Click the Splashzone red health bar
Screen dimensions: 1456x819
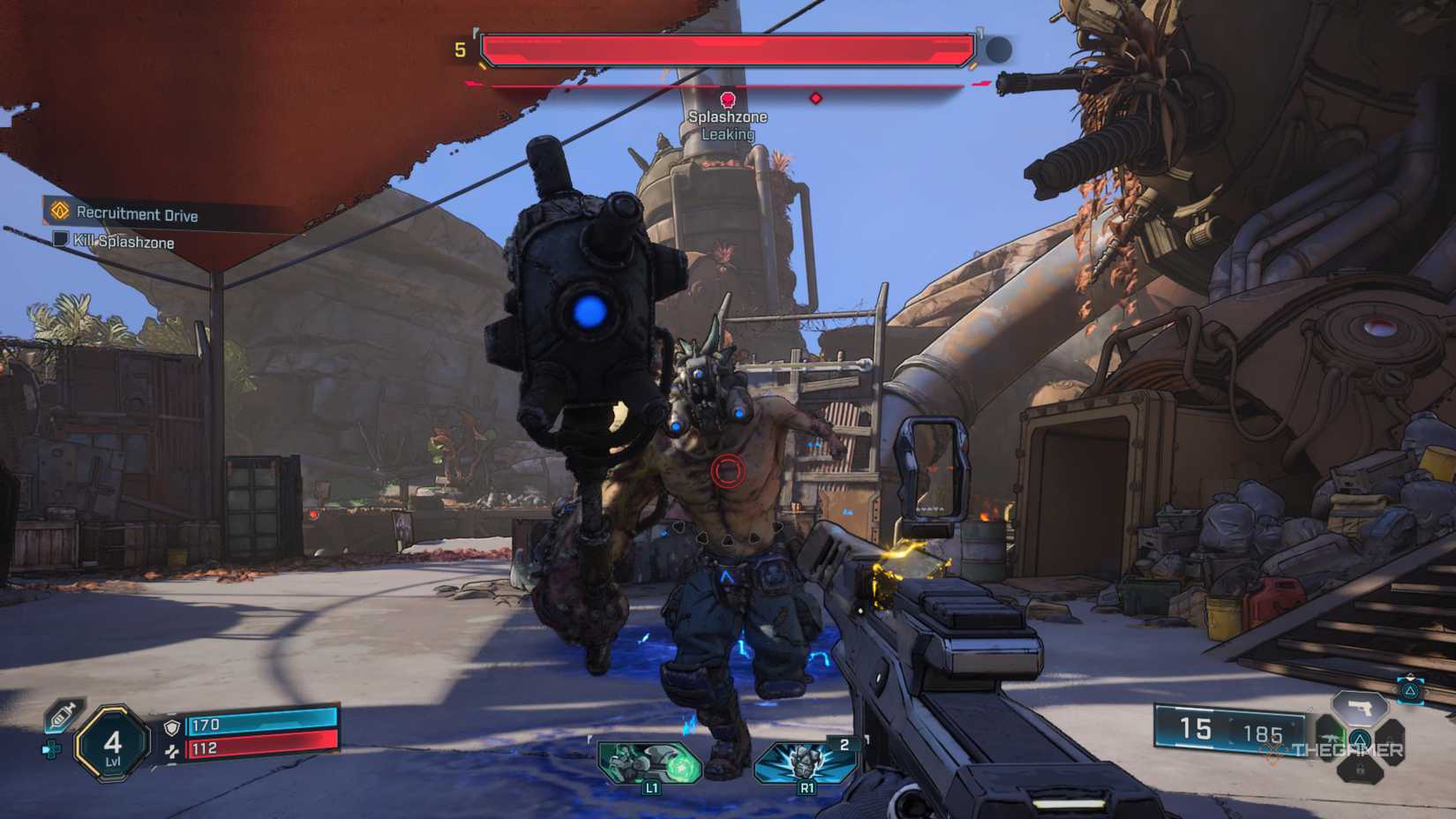(x=725, y=49)
